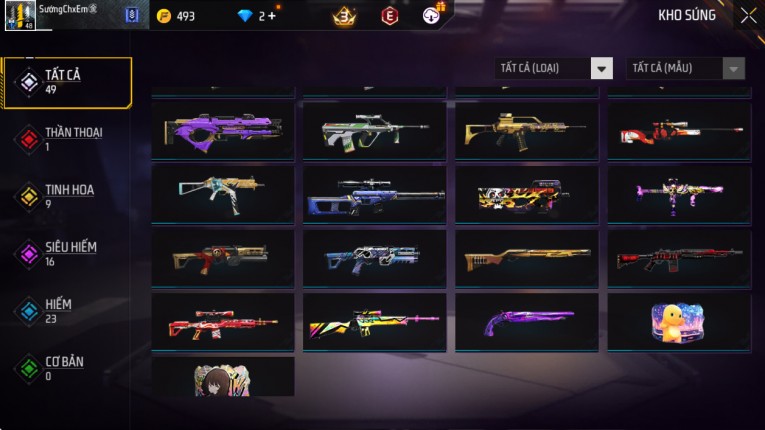Open the gold crown rank badge
The width and height of the screenshot is (765, 430).
click(x=344, y=16)
